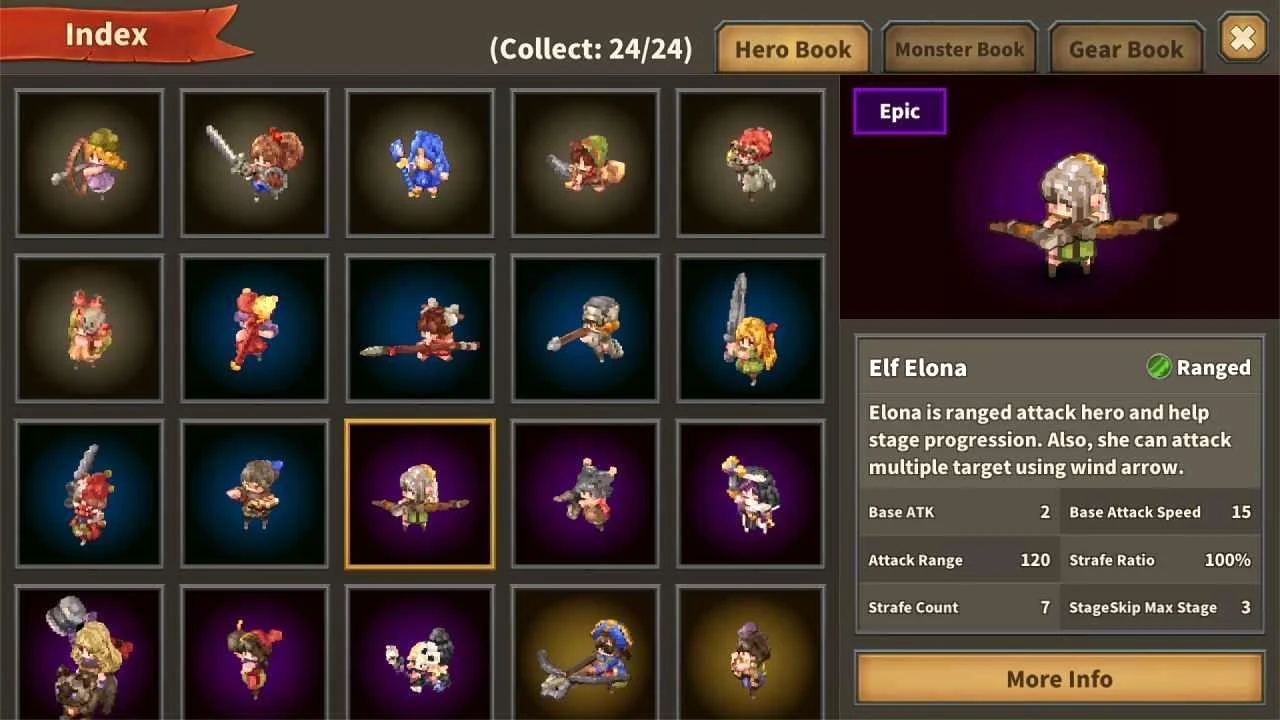
Task: Select the blue-hat pirate hero with crossbow
Action: pyautogui.click(x=585, y=652)
